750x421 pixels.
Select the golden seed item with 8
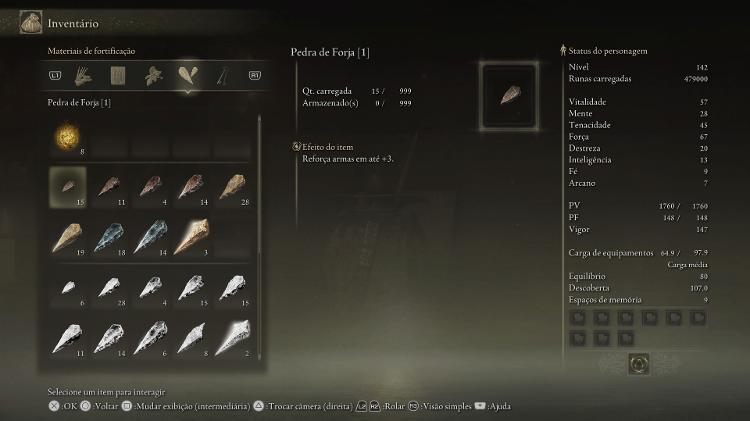pos(68,135)
